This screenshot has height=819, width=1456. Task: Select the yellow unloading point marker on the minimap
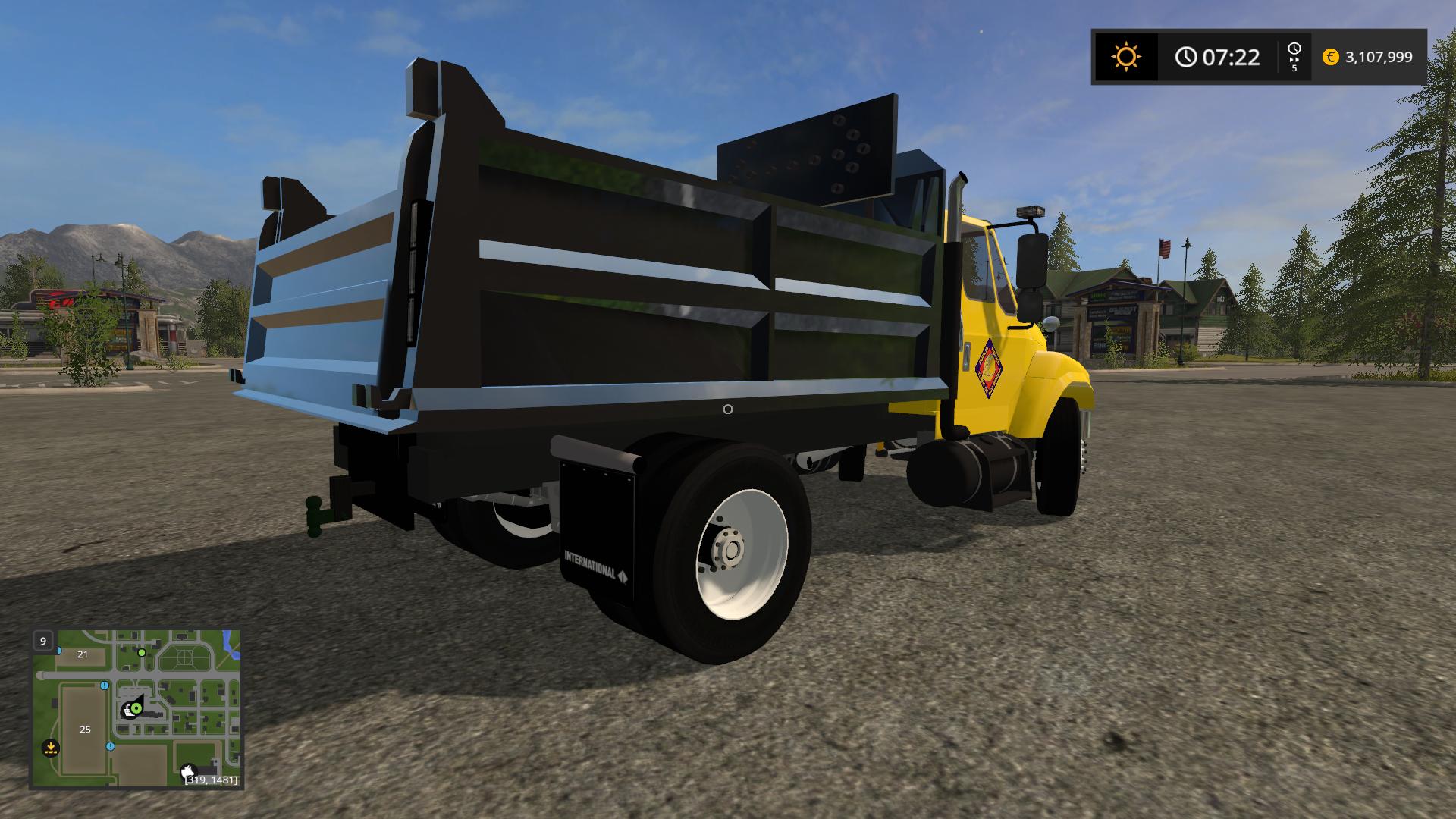point(51,748)
